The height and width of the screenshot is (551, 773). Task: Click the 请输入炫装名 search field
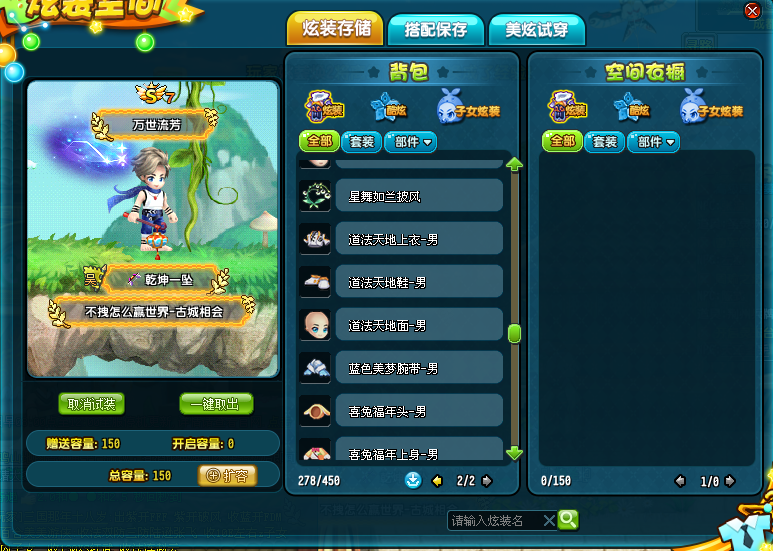[x=495, y=520]
